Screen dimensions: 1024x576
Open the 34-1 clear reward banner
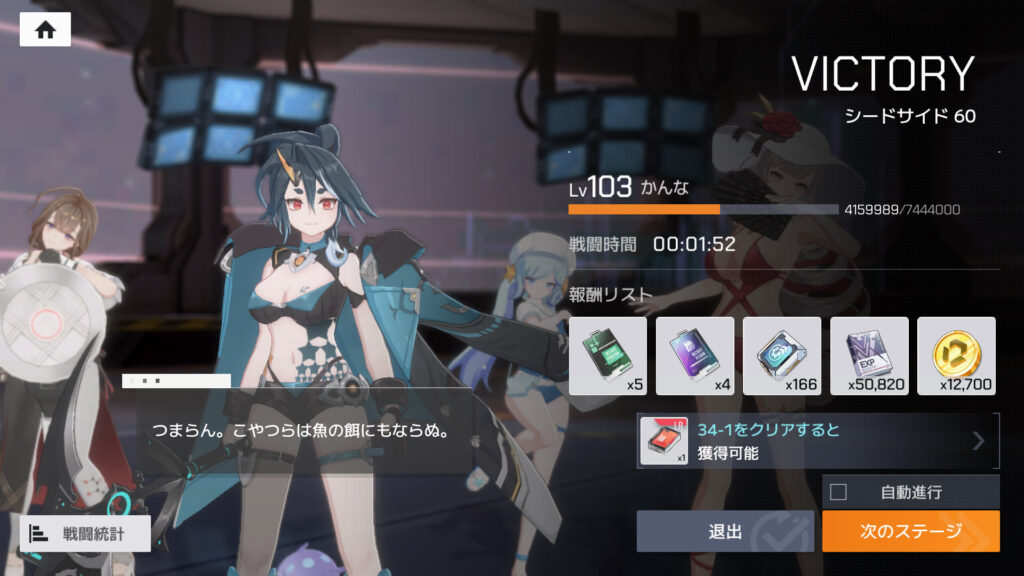pyautogui.click(x=818, y=441)
